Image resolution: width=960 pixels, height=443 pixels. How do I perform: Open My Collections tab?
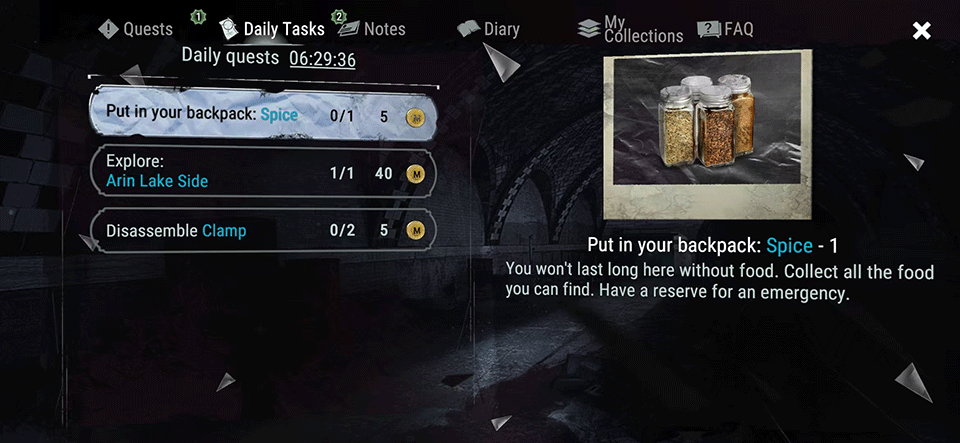point(631,29)
